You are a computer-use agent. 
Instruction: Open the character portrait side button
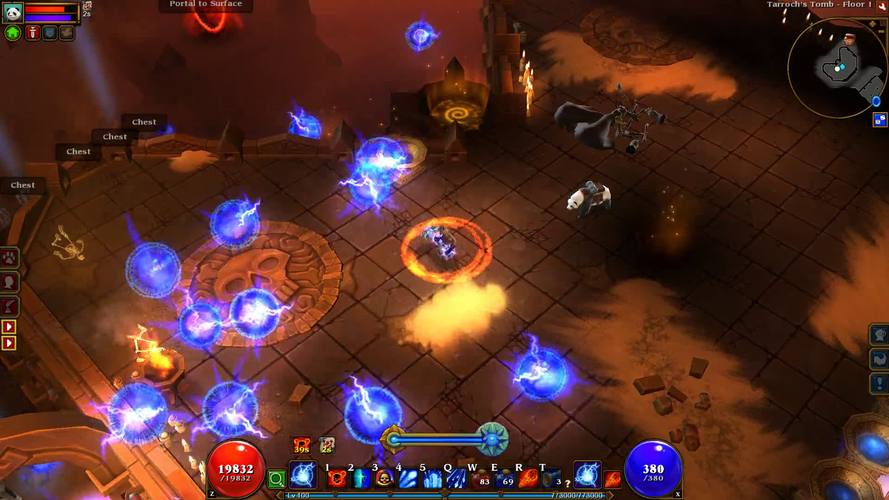(x=10, y=282)
